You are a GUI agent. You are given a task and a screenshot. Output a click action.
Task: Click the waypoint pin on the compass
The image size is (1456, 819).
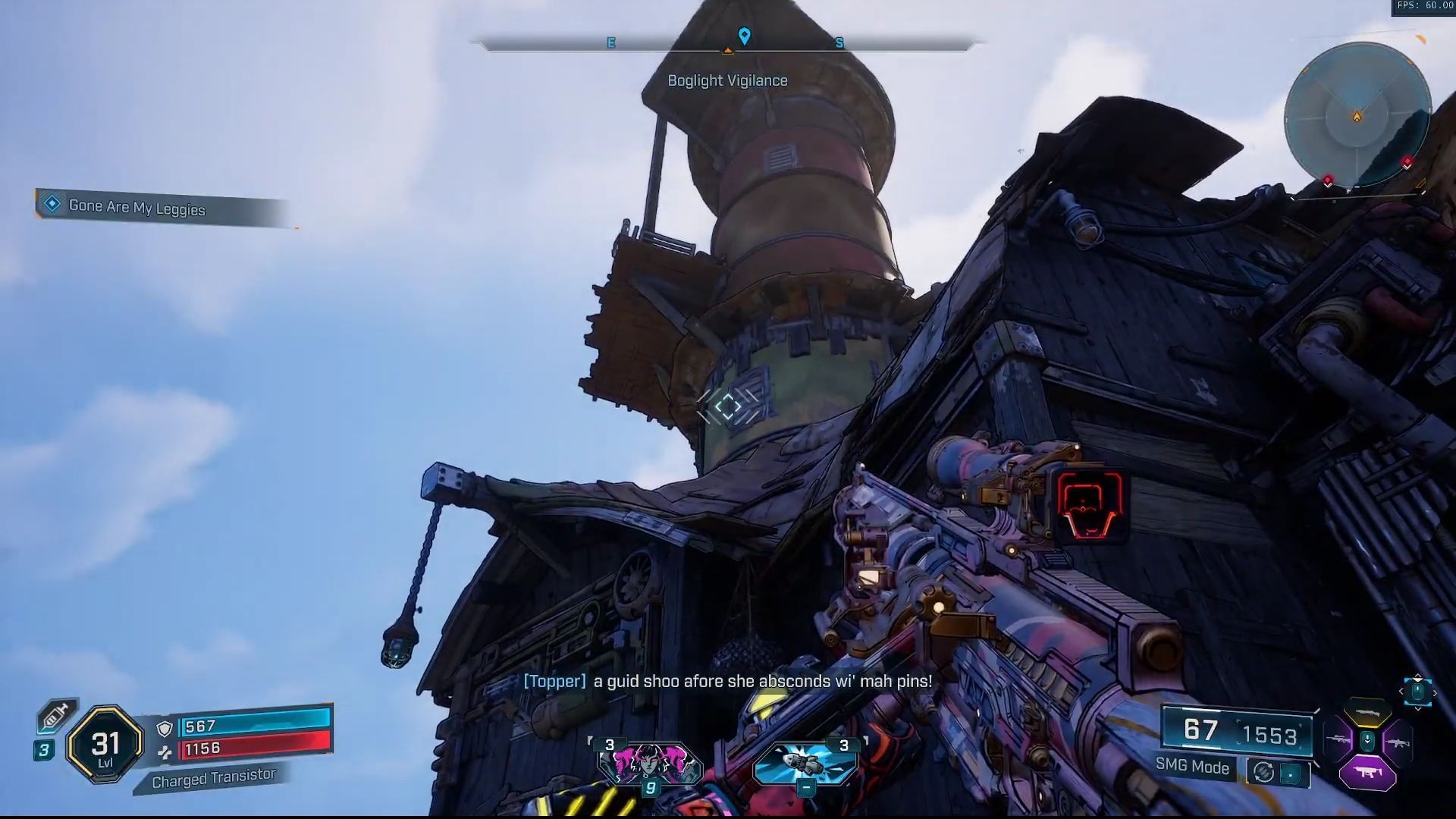pyautogui.click(x=743, y=35)
